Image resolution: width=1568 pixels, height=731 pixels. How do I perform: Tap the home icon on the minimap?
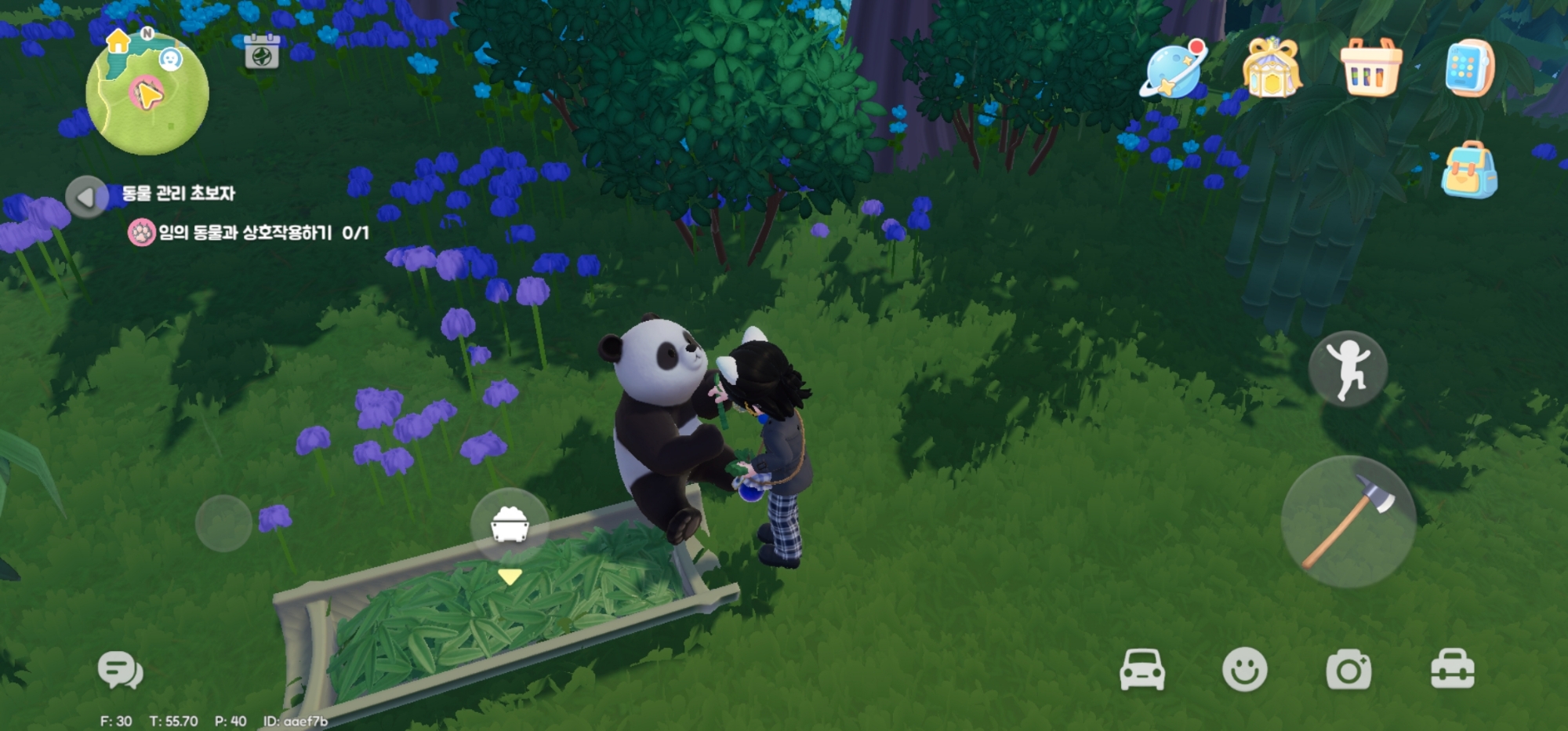click(118, 41)
